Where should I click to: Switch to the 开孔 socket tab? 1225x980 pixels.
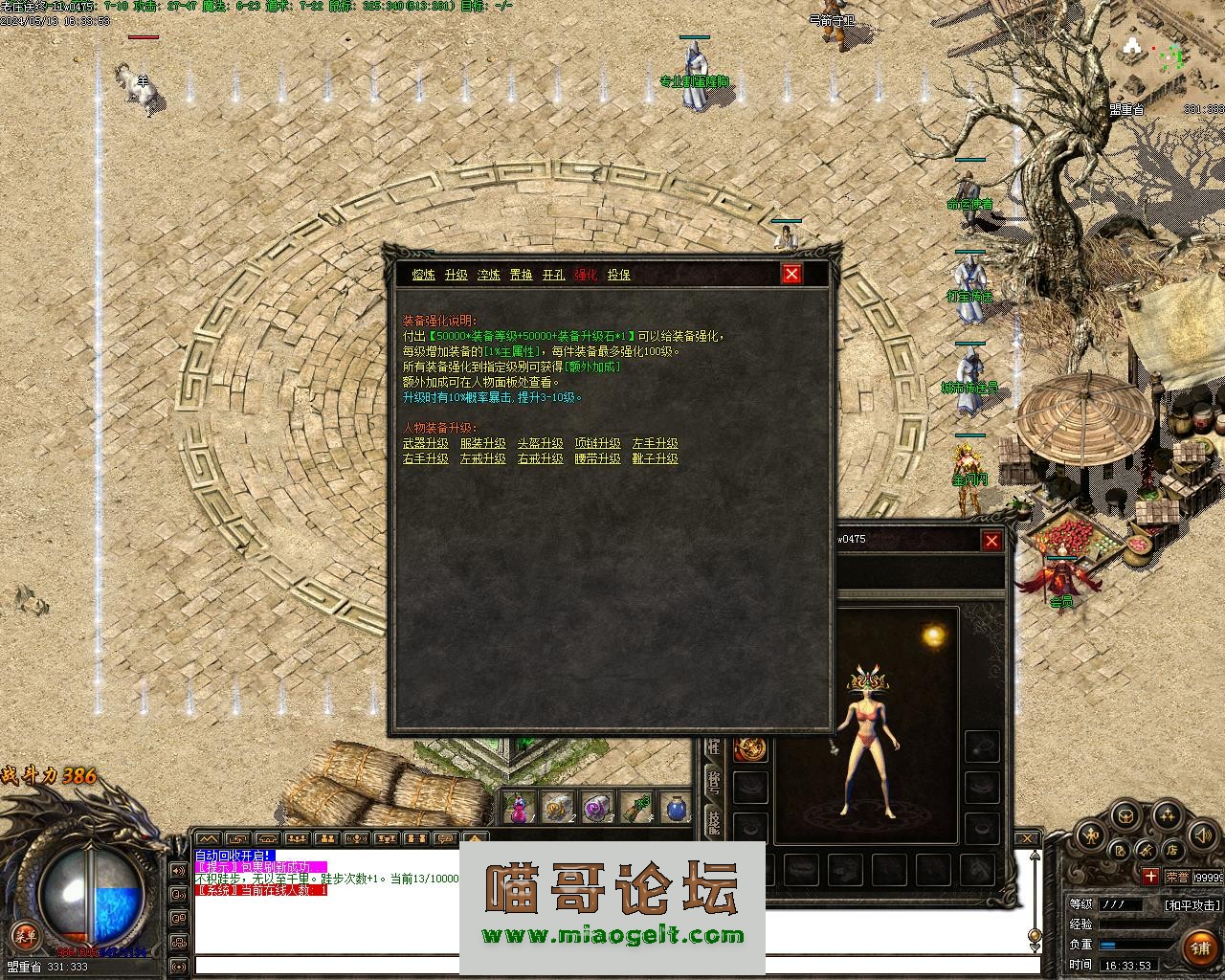[x=553, y=275]
